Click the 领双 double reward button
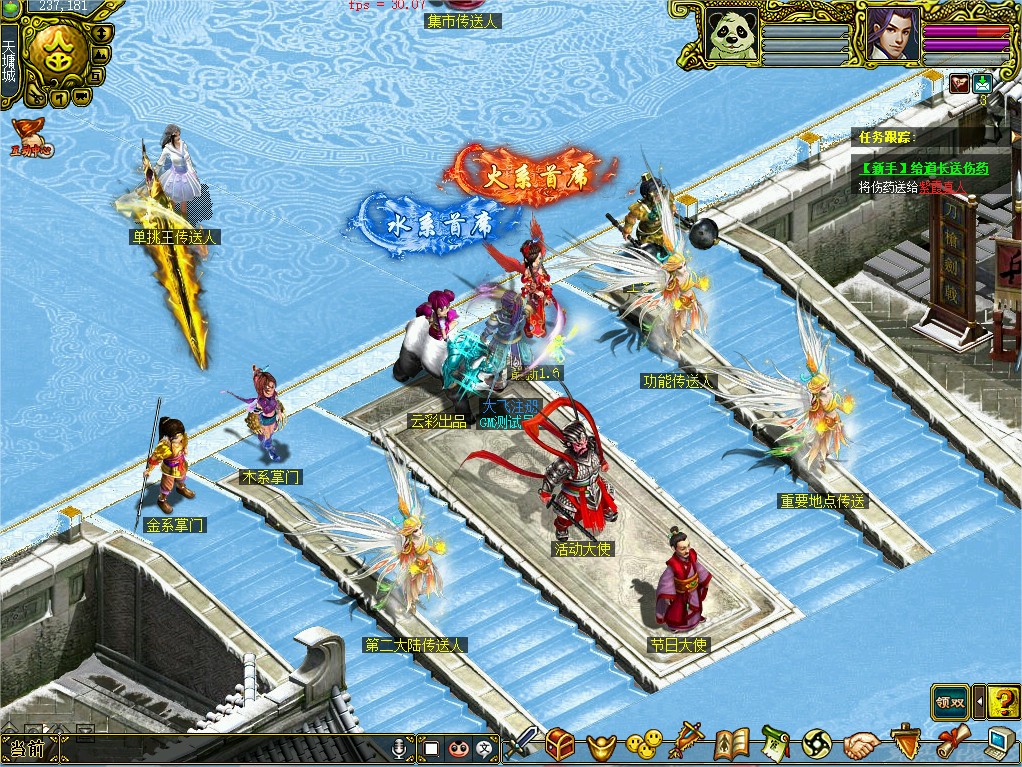Screen dimensions: 1022x767 pos(950,700)
